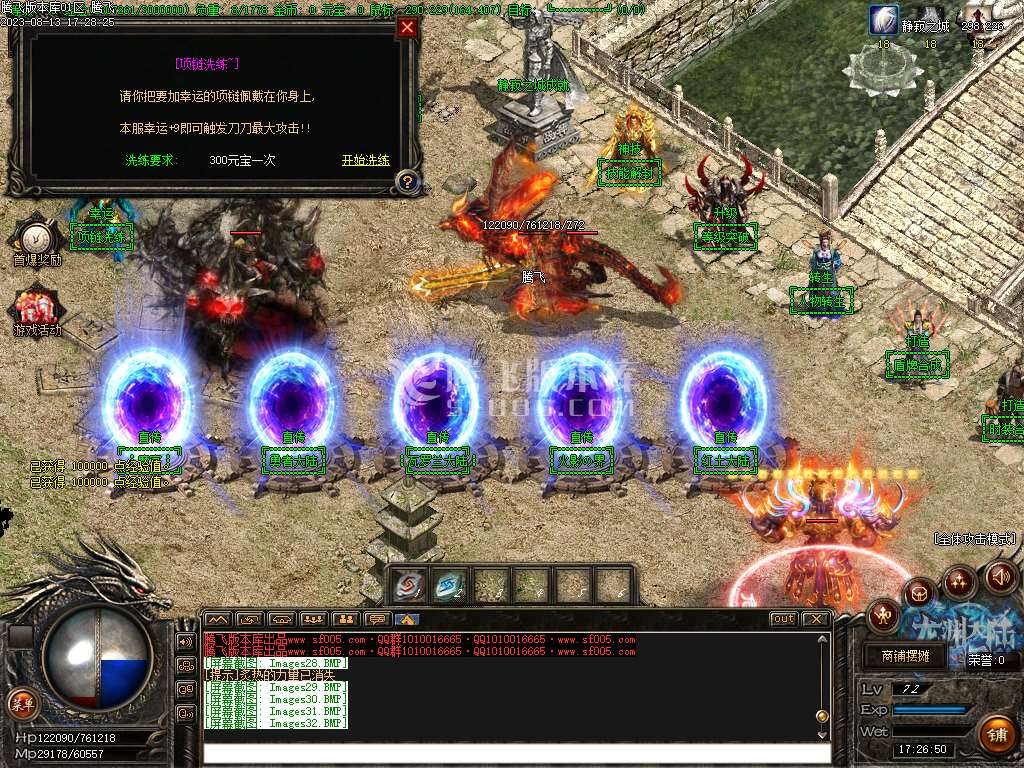
Task: Toggle the small speaker button beside chat
Action: pyautogui.click(x=186, y=641)
